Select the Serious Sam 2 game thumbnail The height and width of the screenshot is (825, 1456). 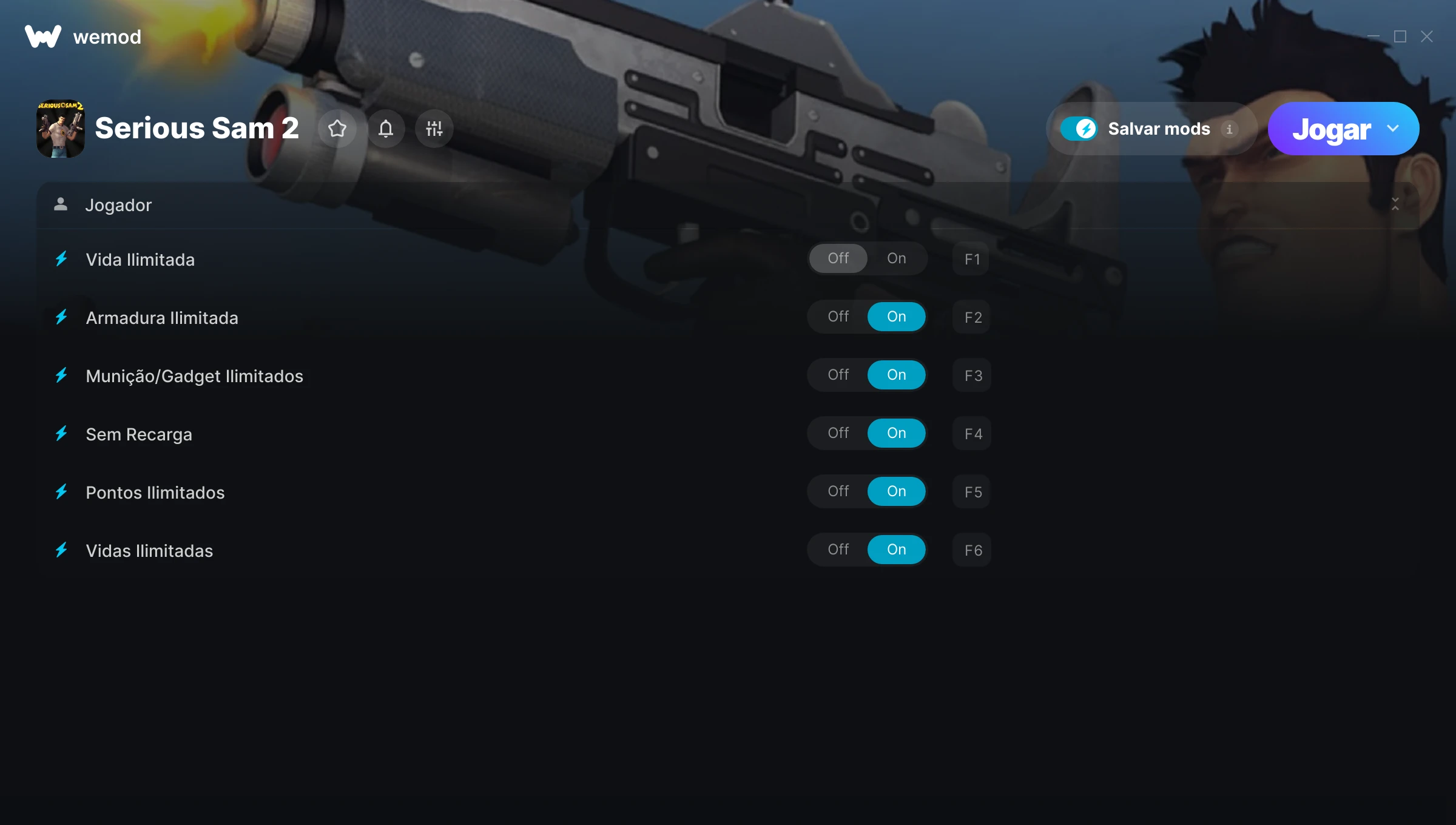pos(61,129)
